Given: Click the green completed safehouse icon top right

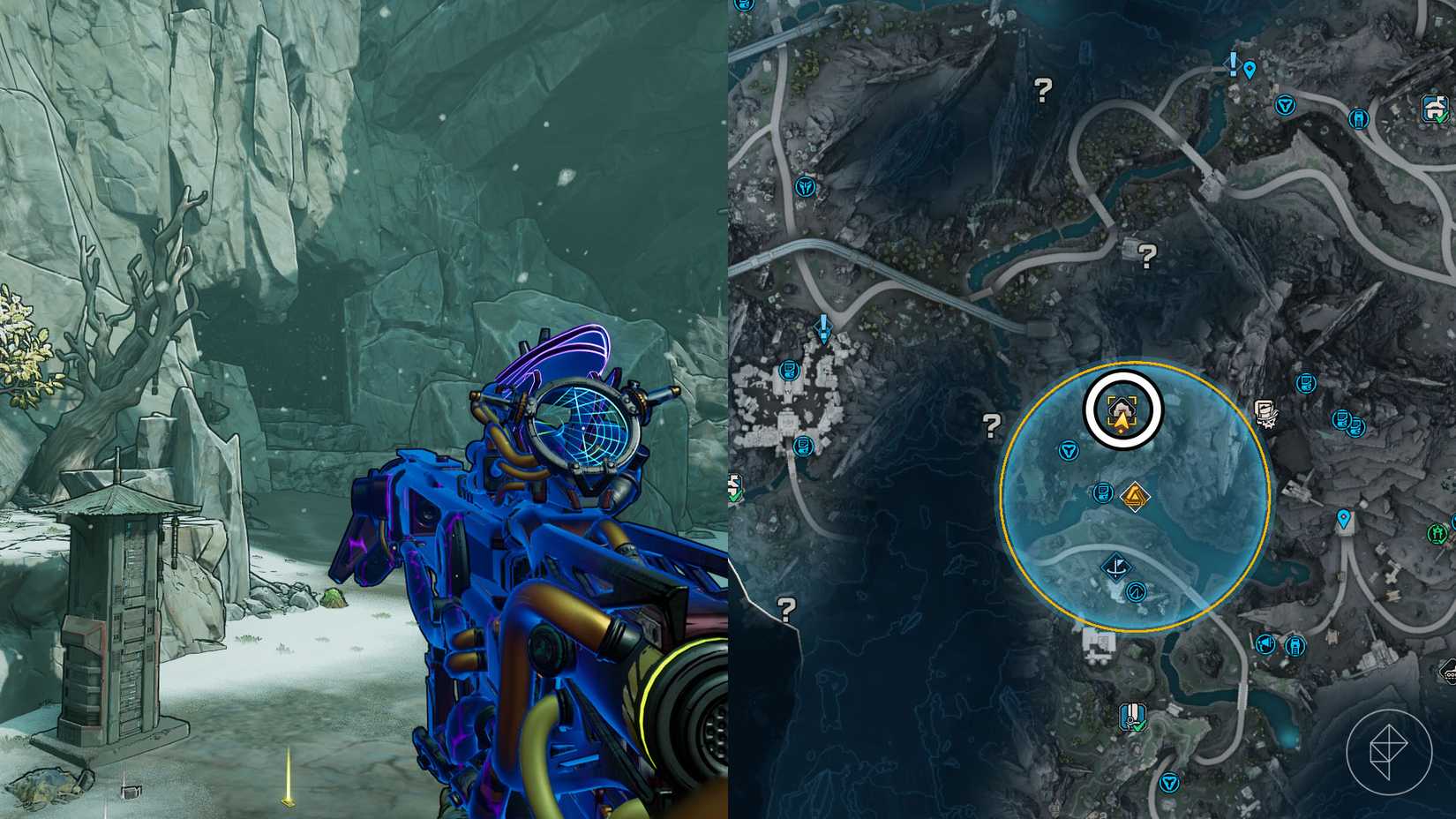Looking at the screenshot, I should tap(1434, 109).
